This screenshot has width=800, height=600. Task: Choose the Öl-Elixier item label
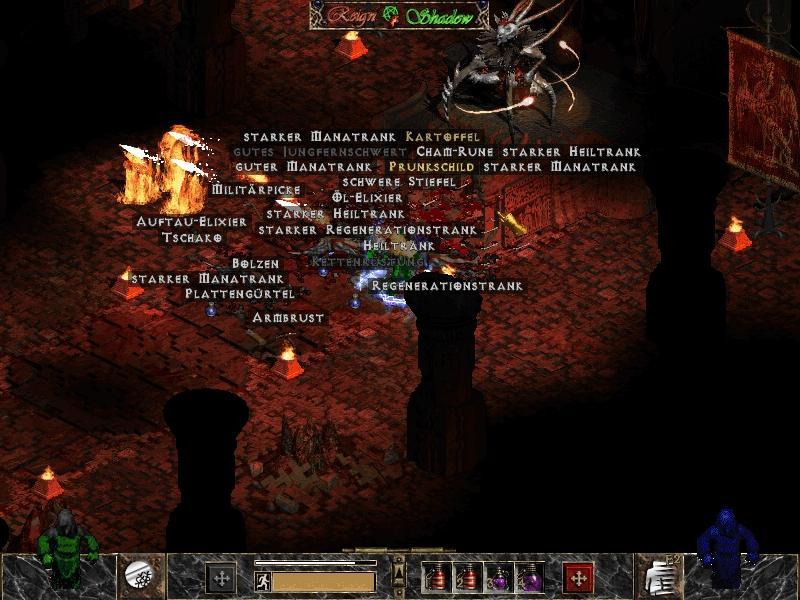pos(368,198)
